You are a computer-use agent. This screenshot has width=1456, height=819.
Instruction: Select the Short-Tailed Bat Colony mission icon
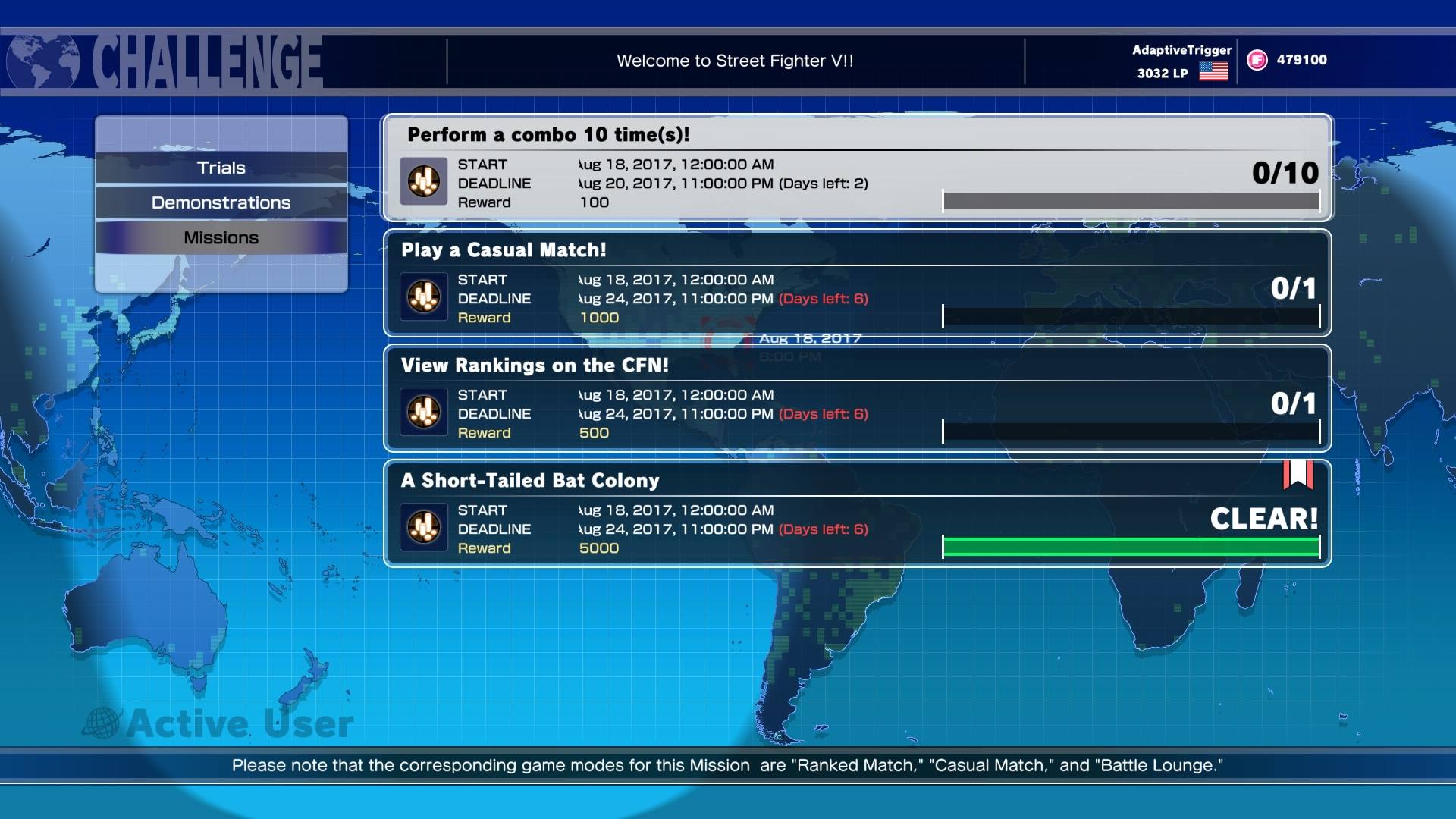click(424, 527)
